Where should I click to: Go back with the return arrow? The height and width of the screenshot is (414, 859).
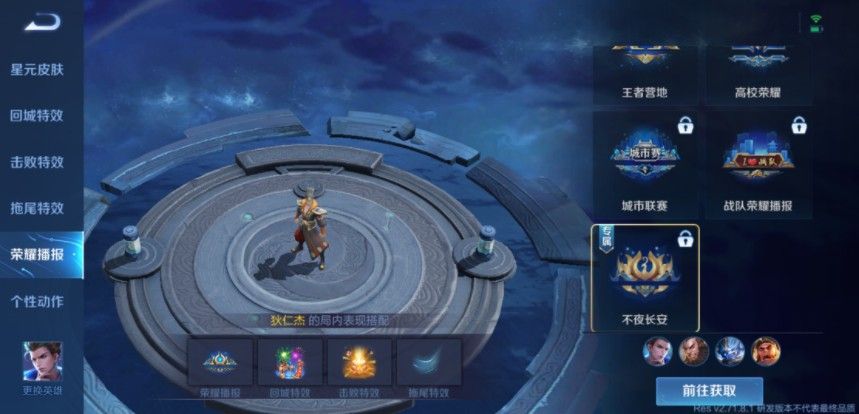point(42,22)
